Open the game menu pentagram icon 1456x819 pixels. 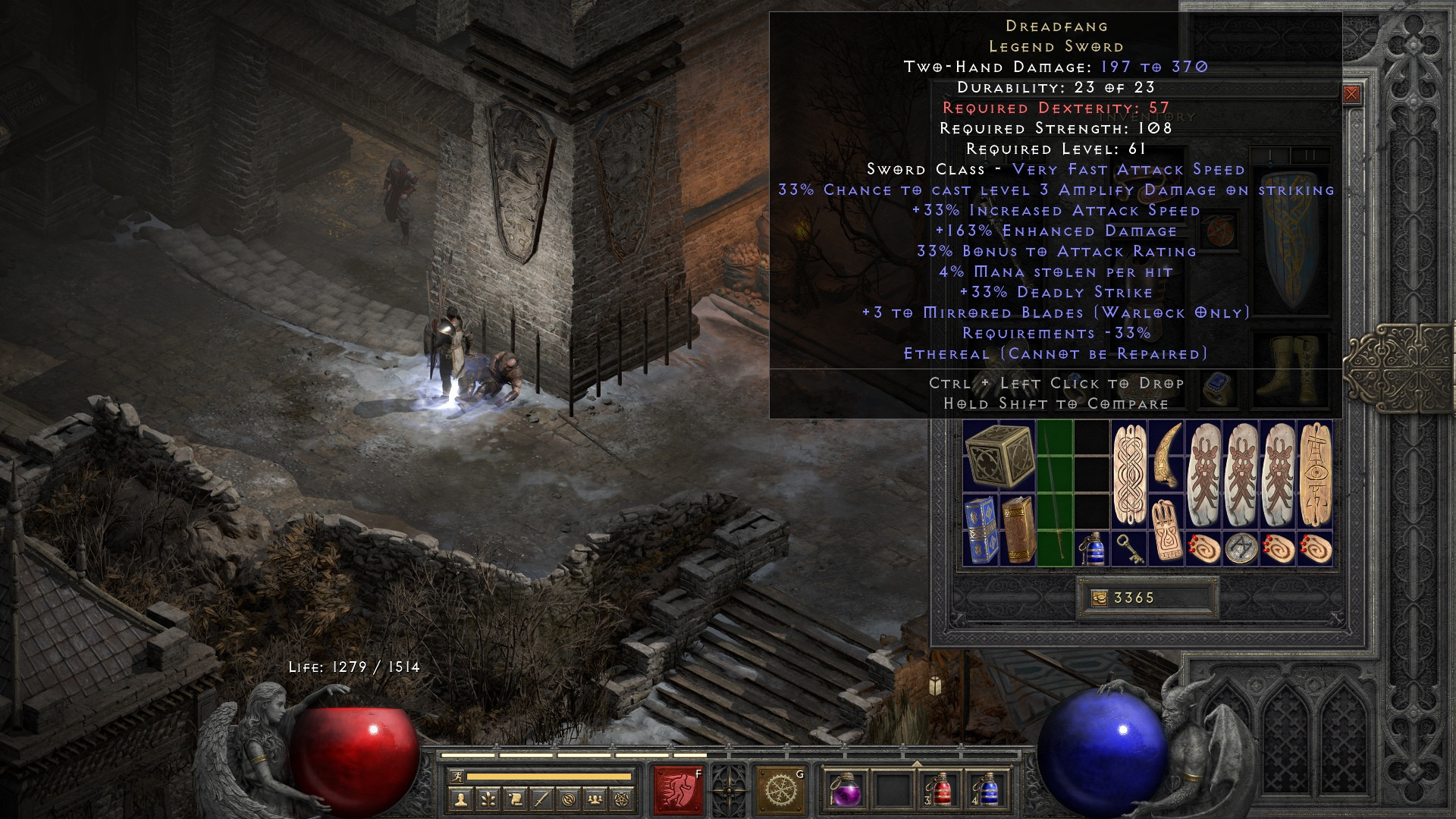pyautogui.click(x=623, y=799)
